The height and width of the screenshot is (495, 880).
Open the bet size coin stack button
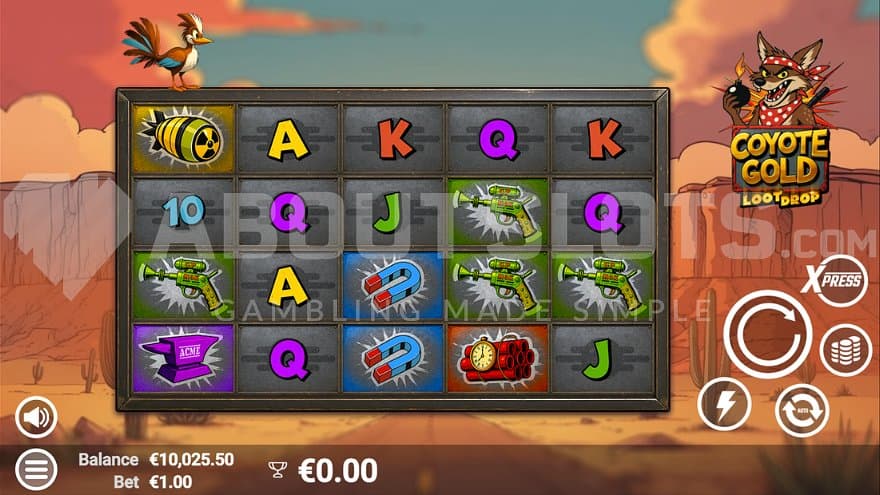click(845, 351)
